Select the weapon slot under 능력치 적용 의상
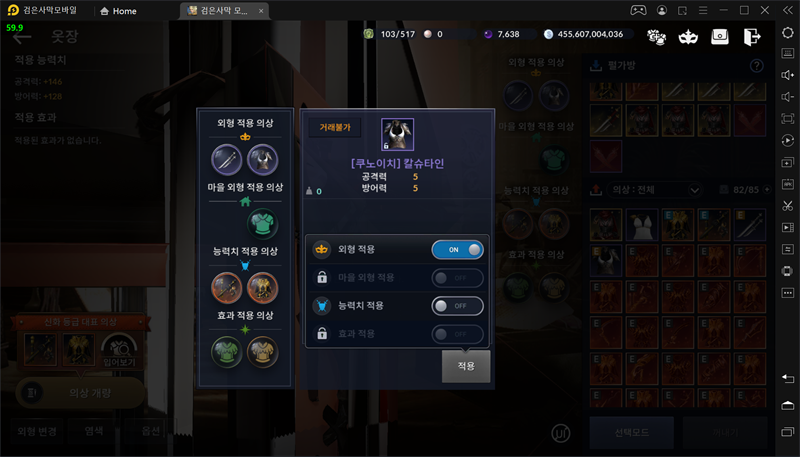The width and height of the screenshot is (800, 457). point(227,288)
